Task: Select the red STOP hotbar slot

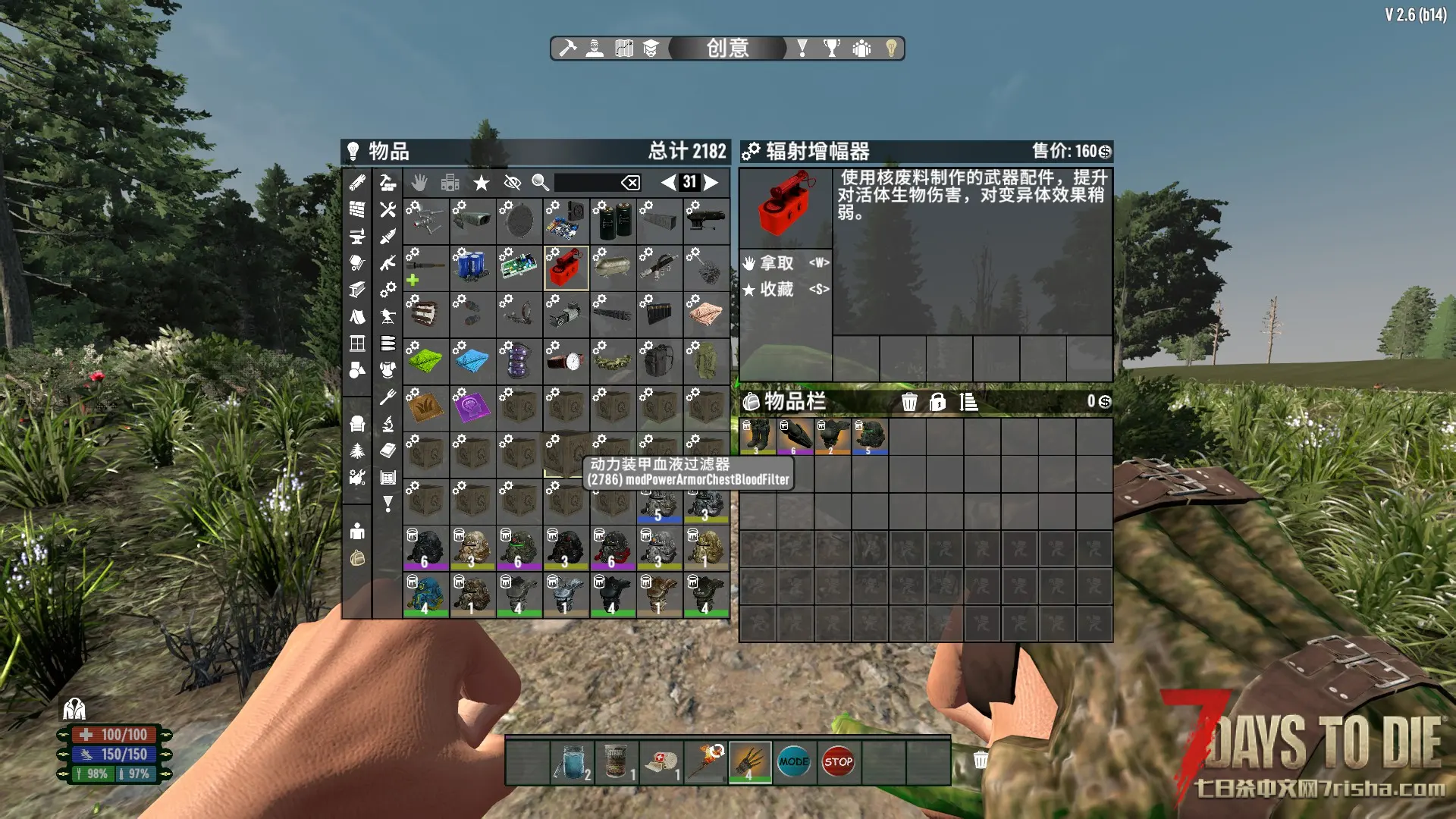Action: click(x=838, y=761)
